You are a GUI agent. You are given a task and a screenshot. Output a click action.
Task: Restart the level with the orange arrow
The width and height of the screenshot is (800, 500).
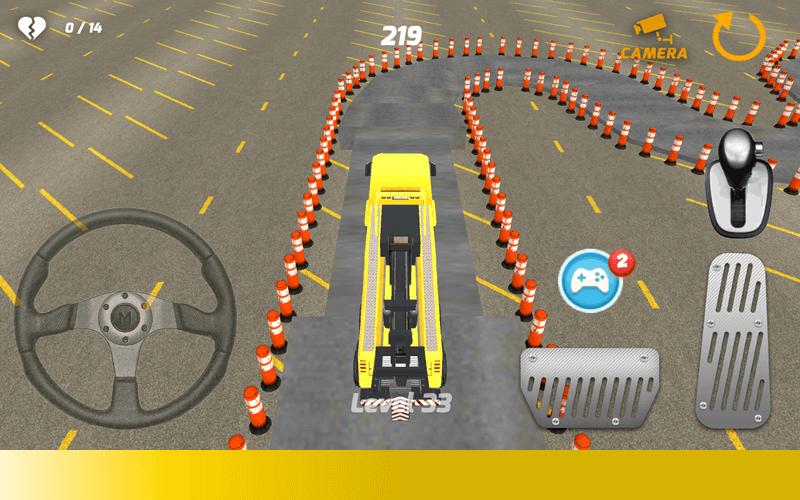[738, 36]
